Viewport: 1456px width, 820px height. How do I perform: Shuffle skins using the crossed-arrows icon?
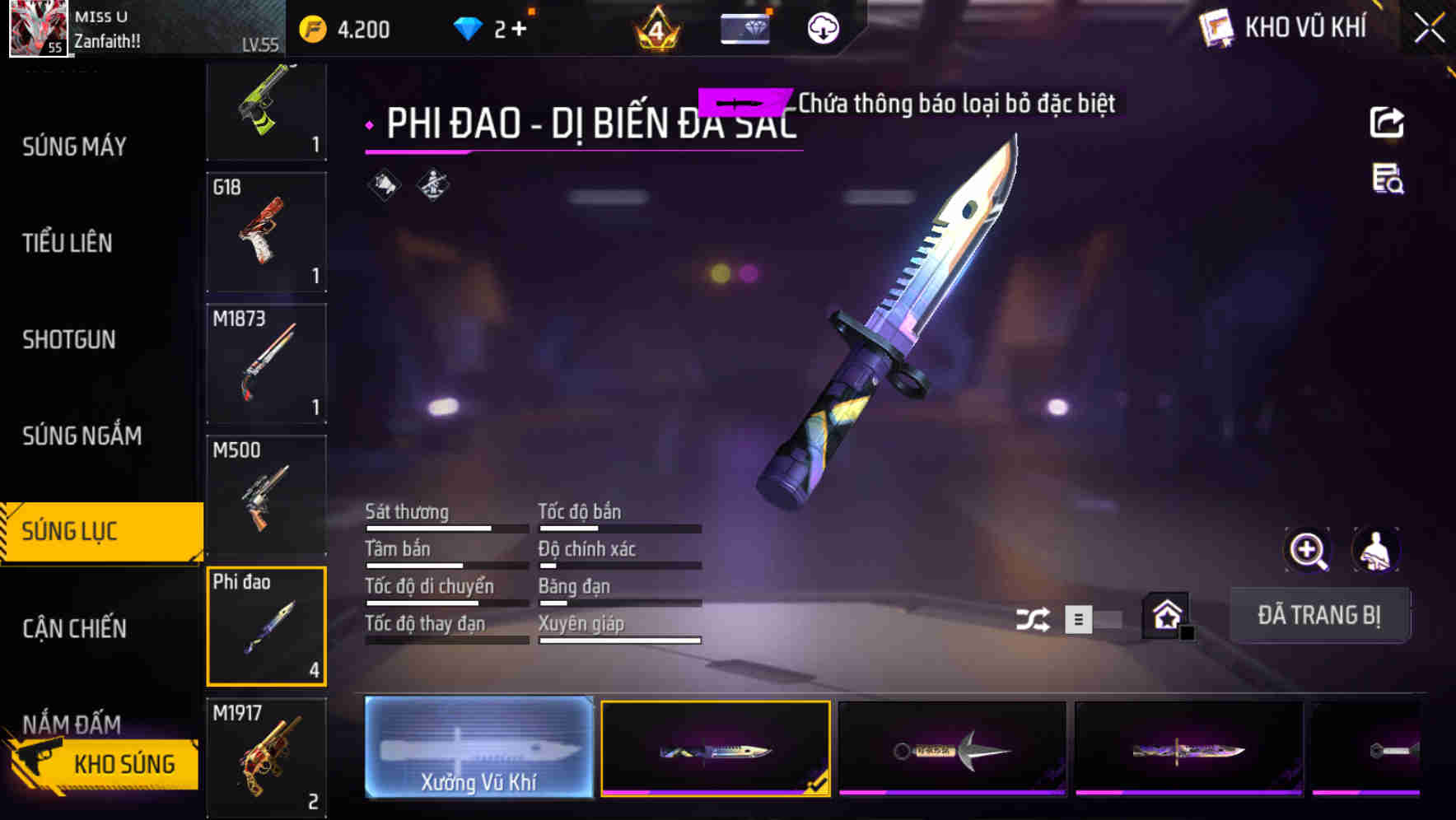[x=1035, y=617]
